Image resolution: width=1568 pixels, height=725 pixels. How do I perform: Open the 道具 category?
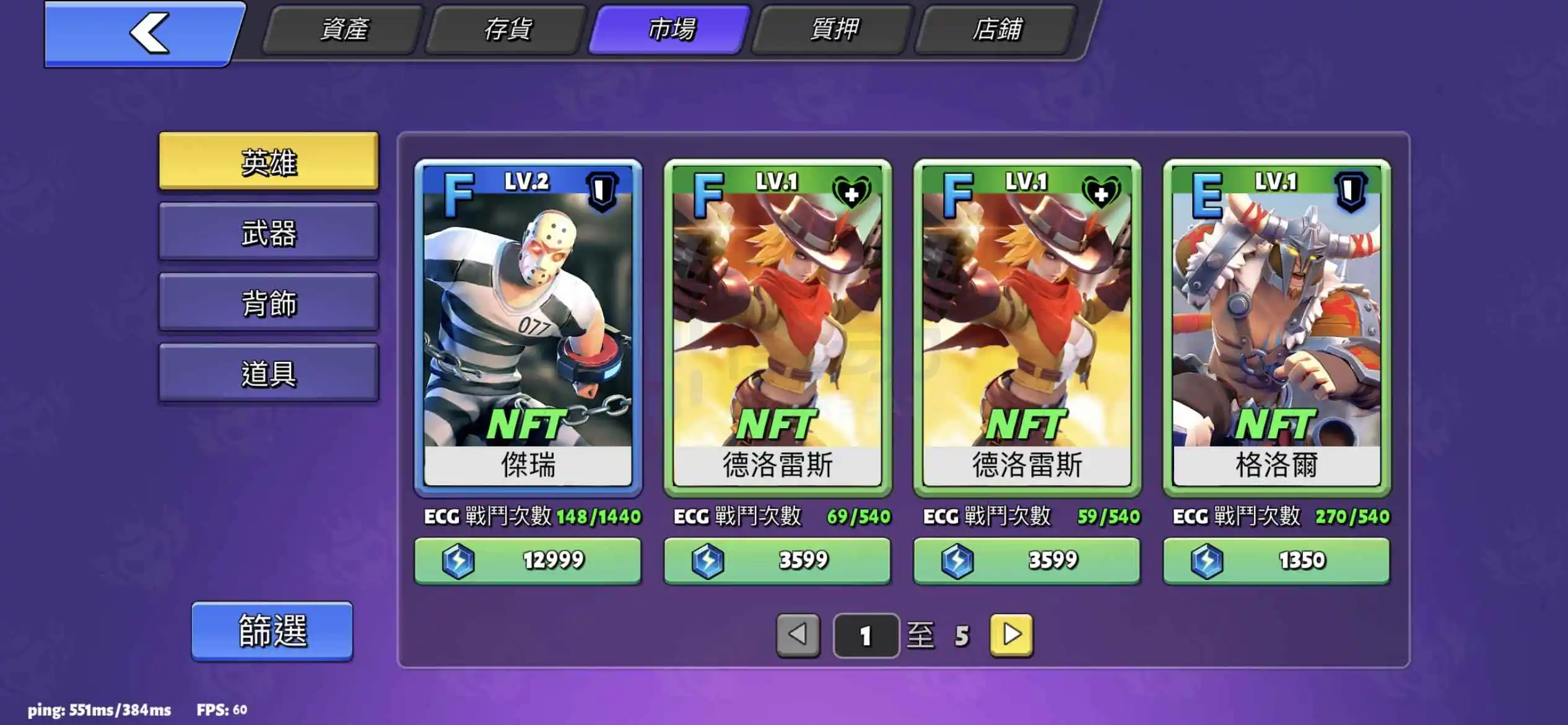click(269, 374)
